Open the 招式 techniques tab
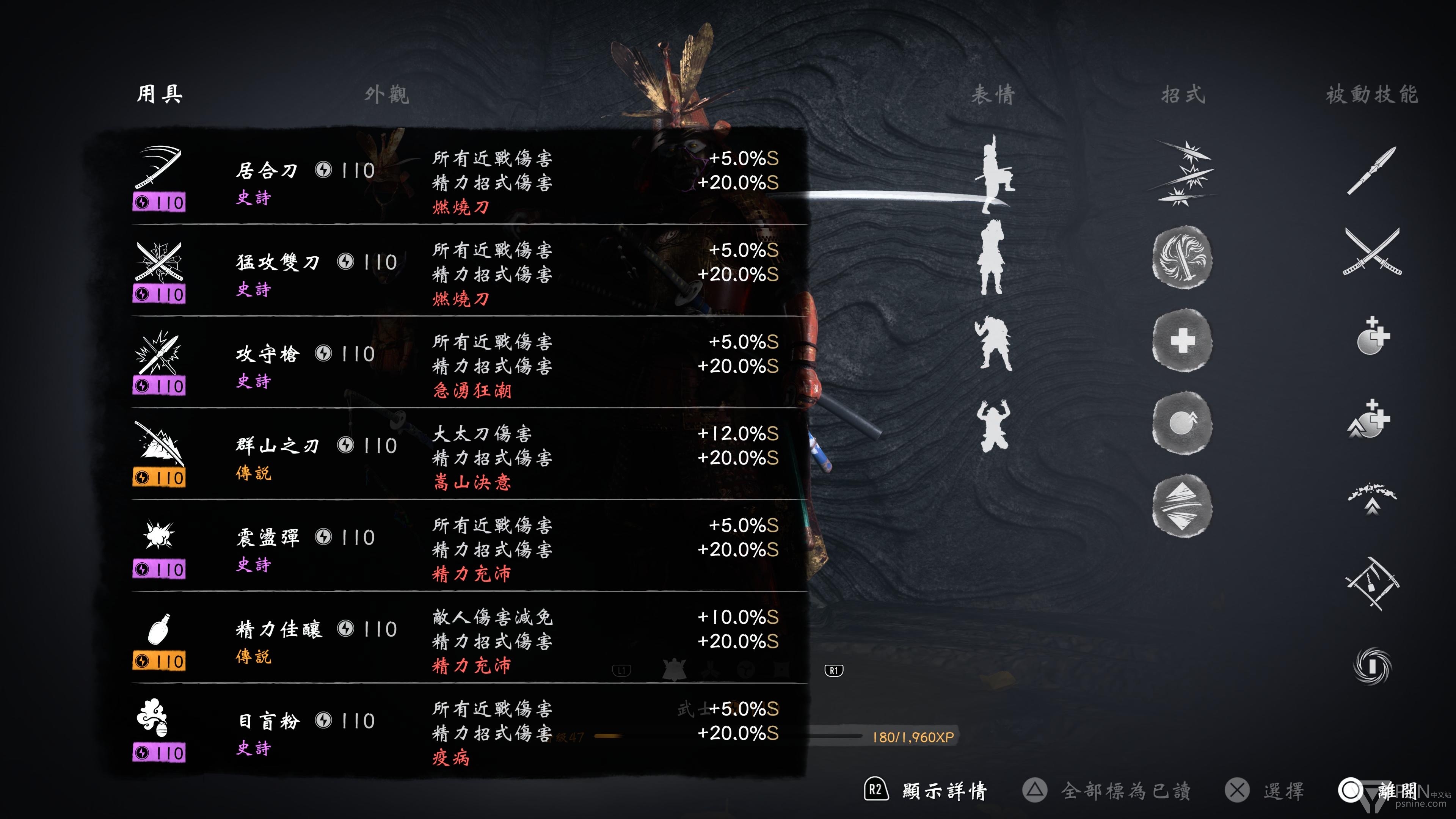Viewport: 1456px width, 819px height. pos(1183,94)
